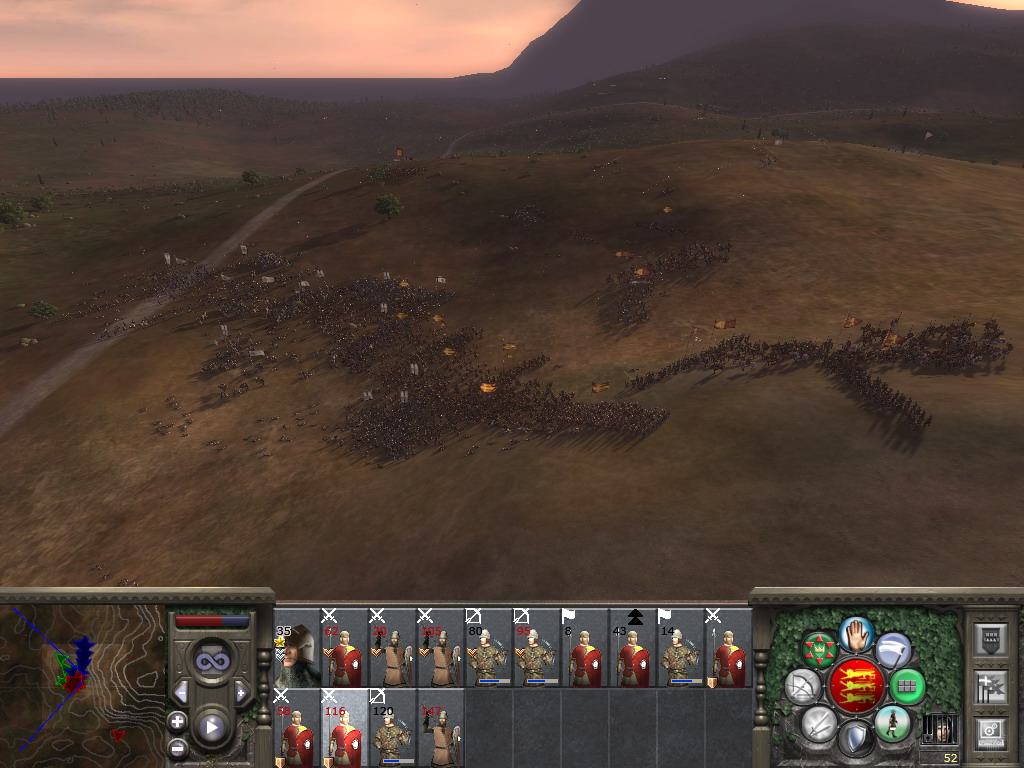Screen dimensions: 1024x768
Task: Pick the archer unit card with 120 men
Action: point(393,729)
